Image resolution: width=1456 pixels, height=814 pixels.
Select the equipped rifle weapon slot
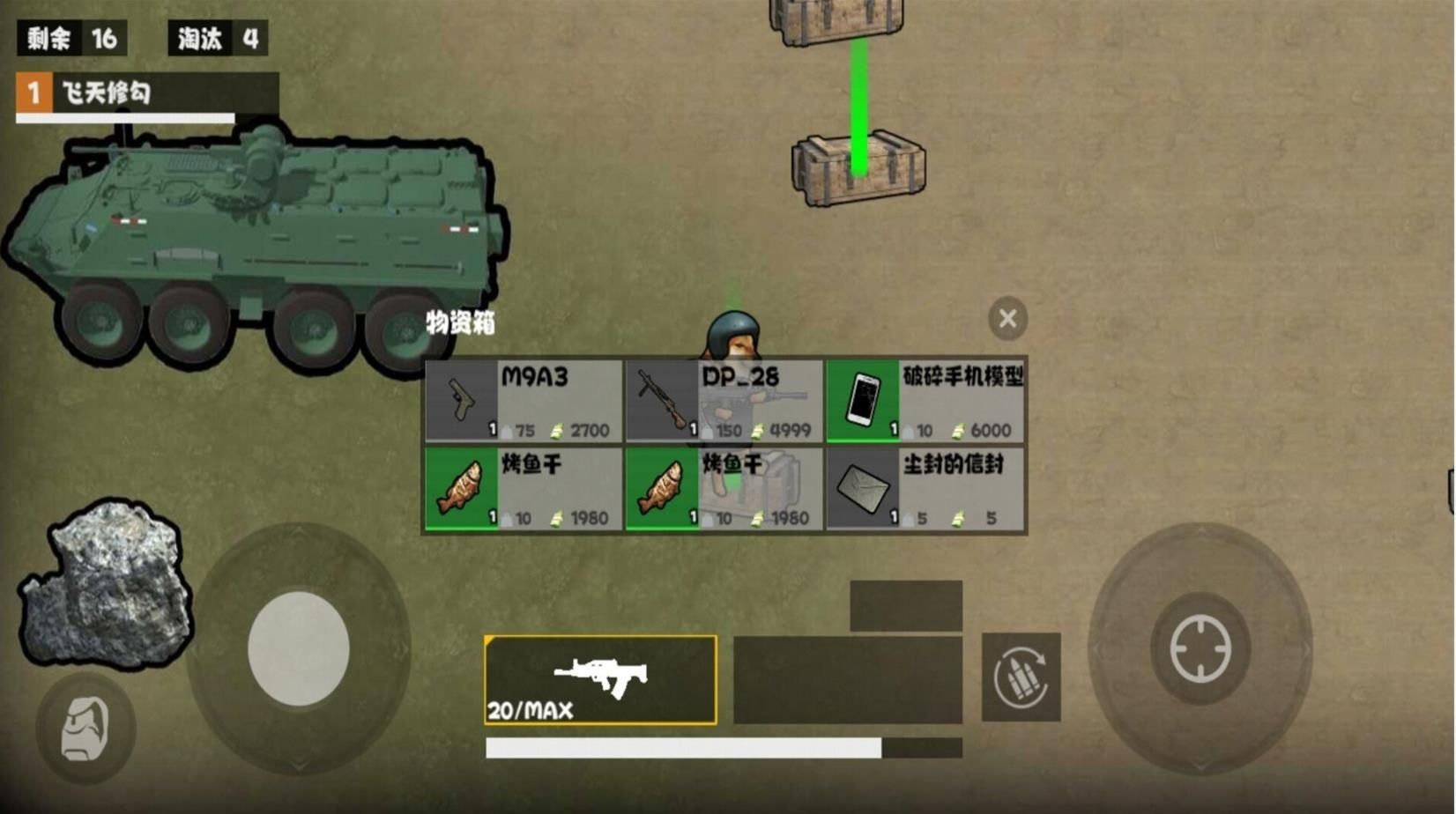600,679
